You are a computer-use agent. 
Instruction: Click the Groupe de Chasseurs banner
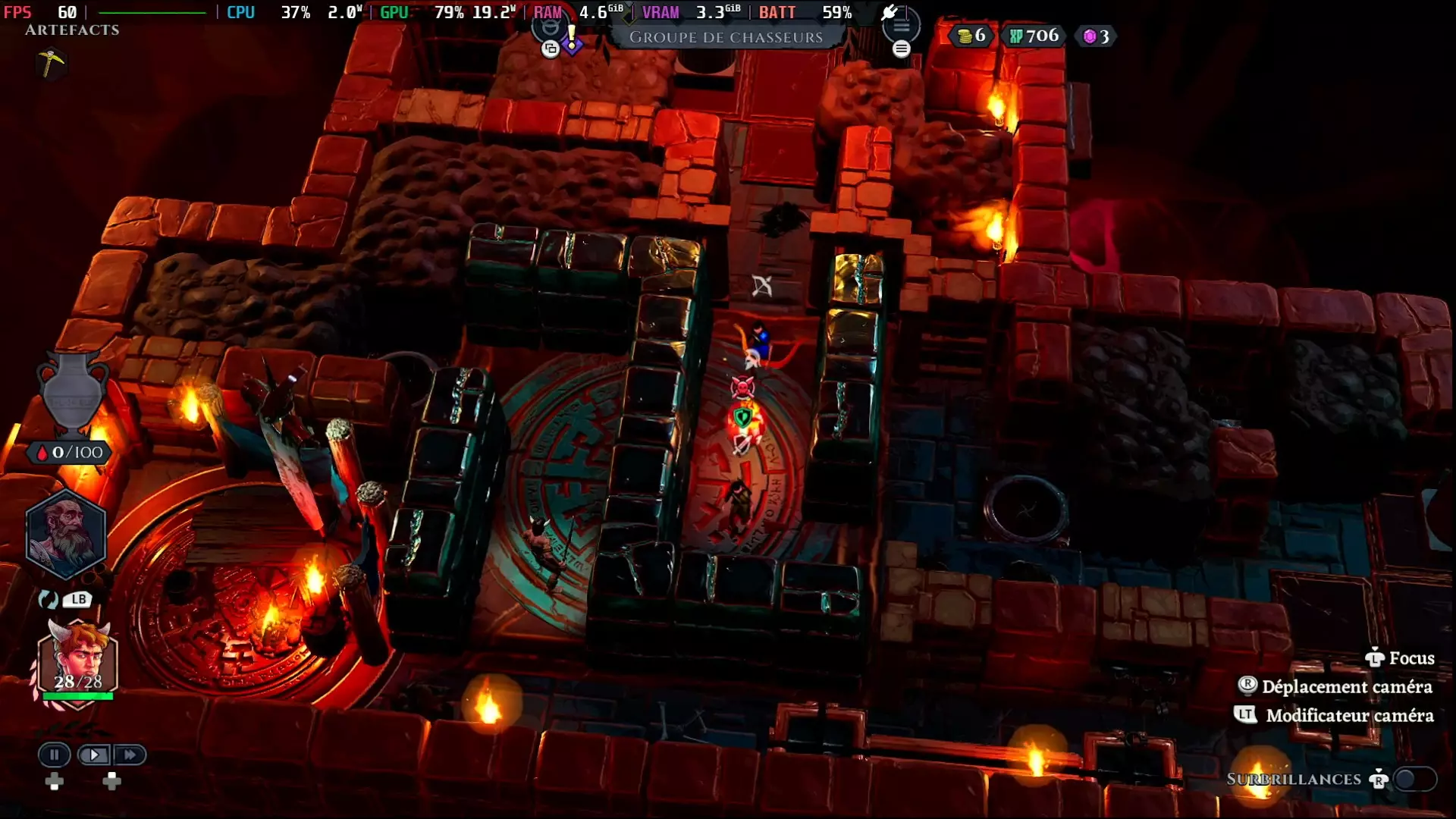click(726, 37)
